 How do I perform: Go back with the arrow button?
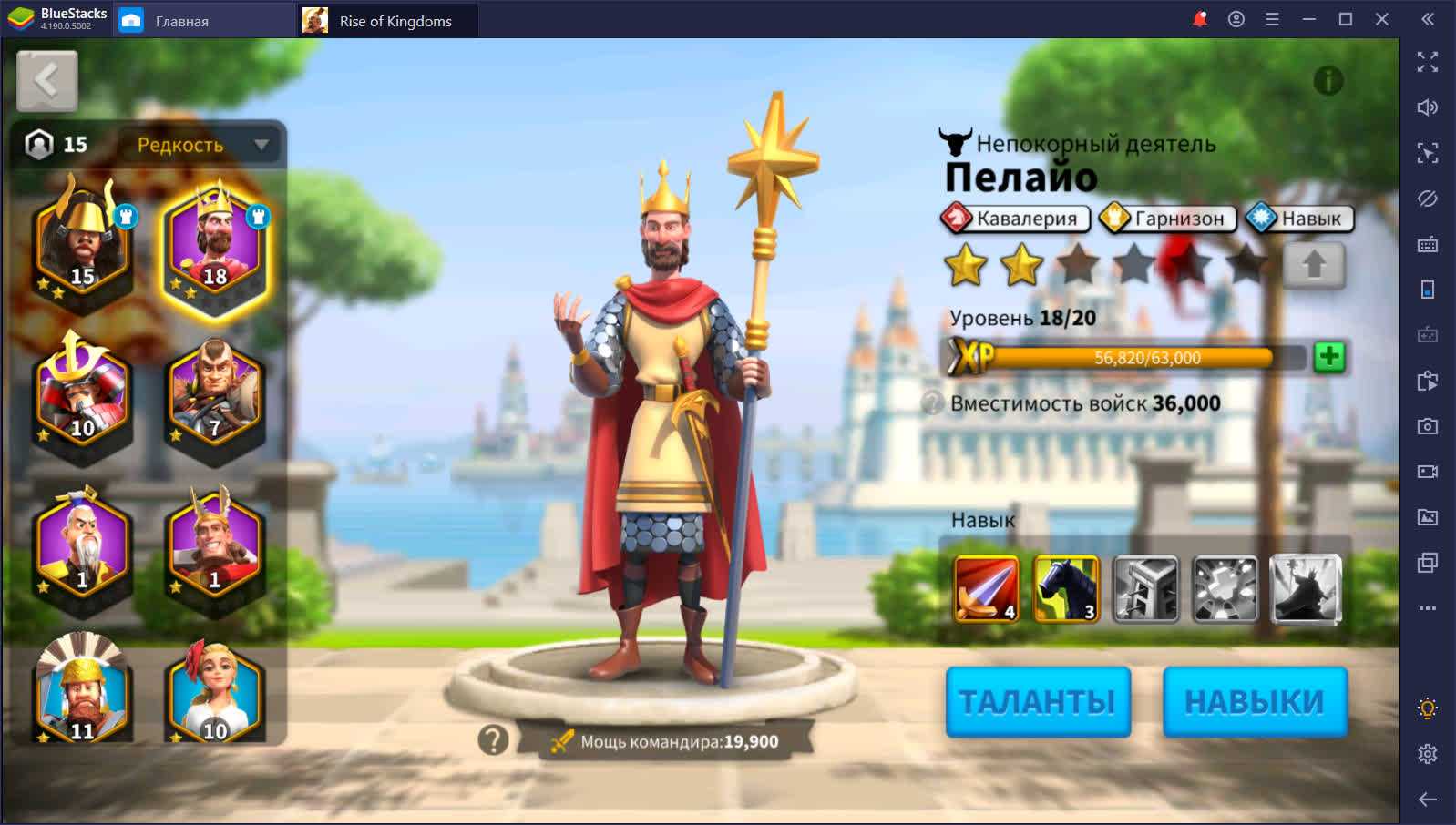(47, 81)
